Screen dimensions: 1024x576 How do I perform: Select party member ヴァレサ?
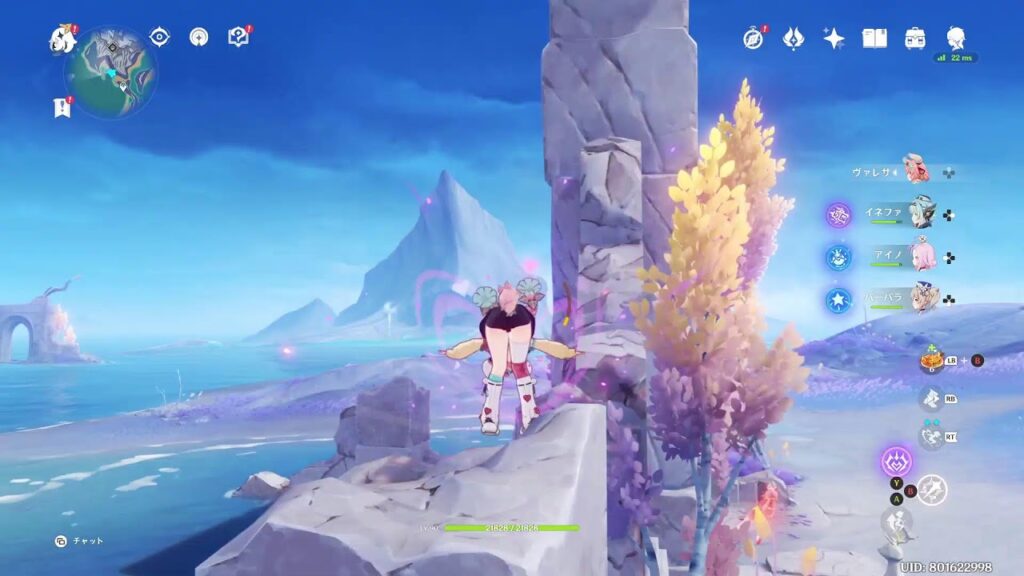pyautogui.click(x=916, y=170)
